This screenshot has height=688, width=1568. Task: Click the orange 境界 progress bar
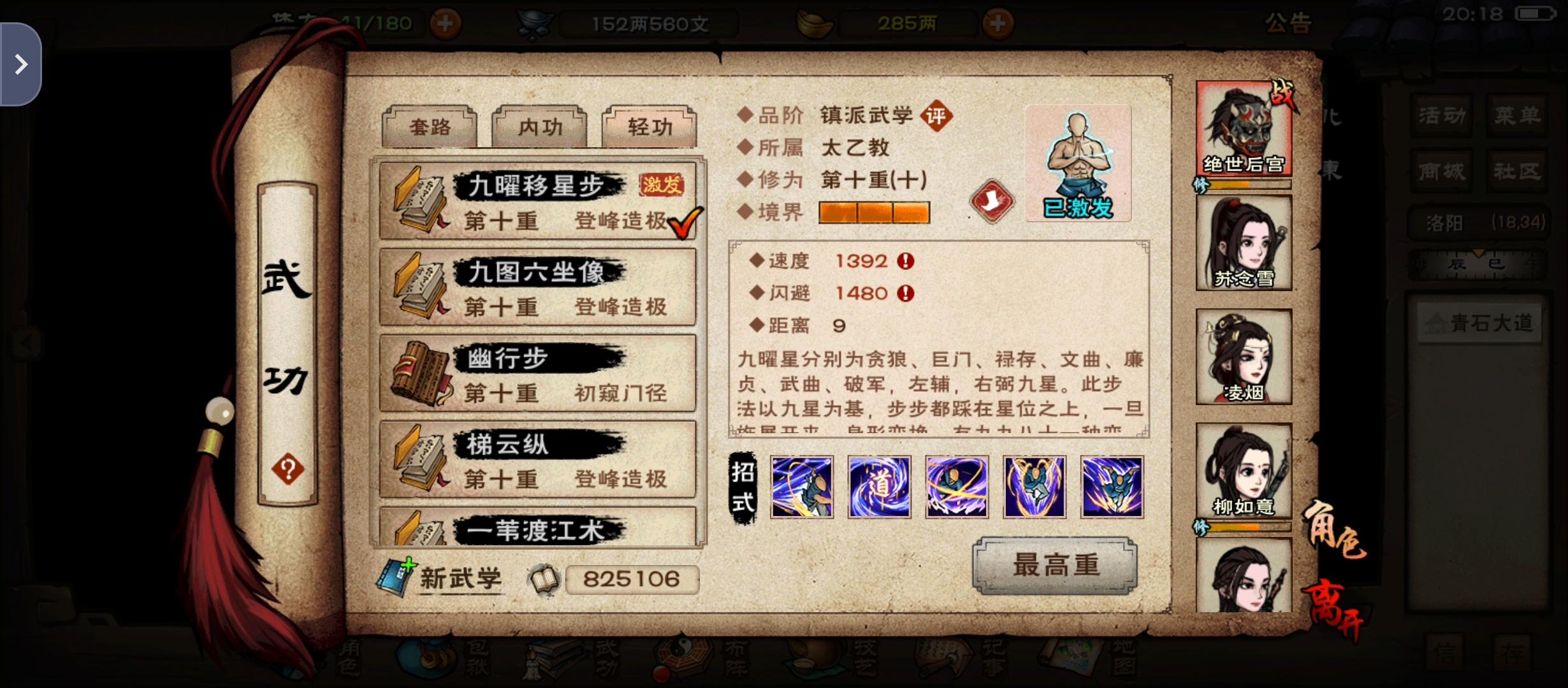874,212
